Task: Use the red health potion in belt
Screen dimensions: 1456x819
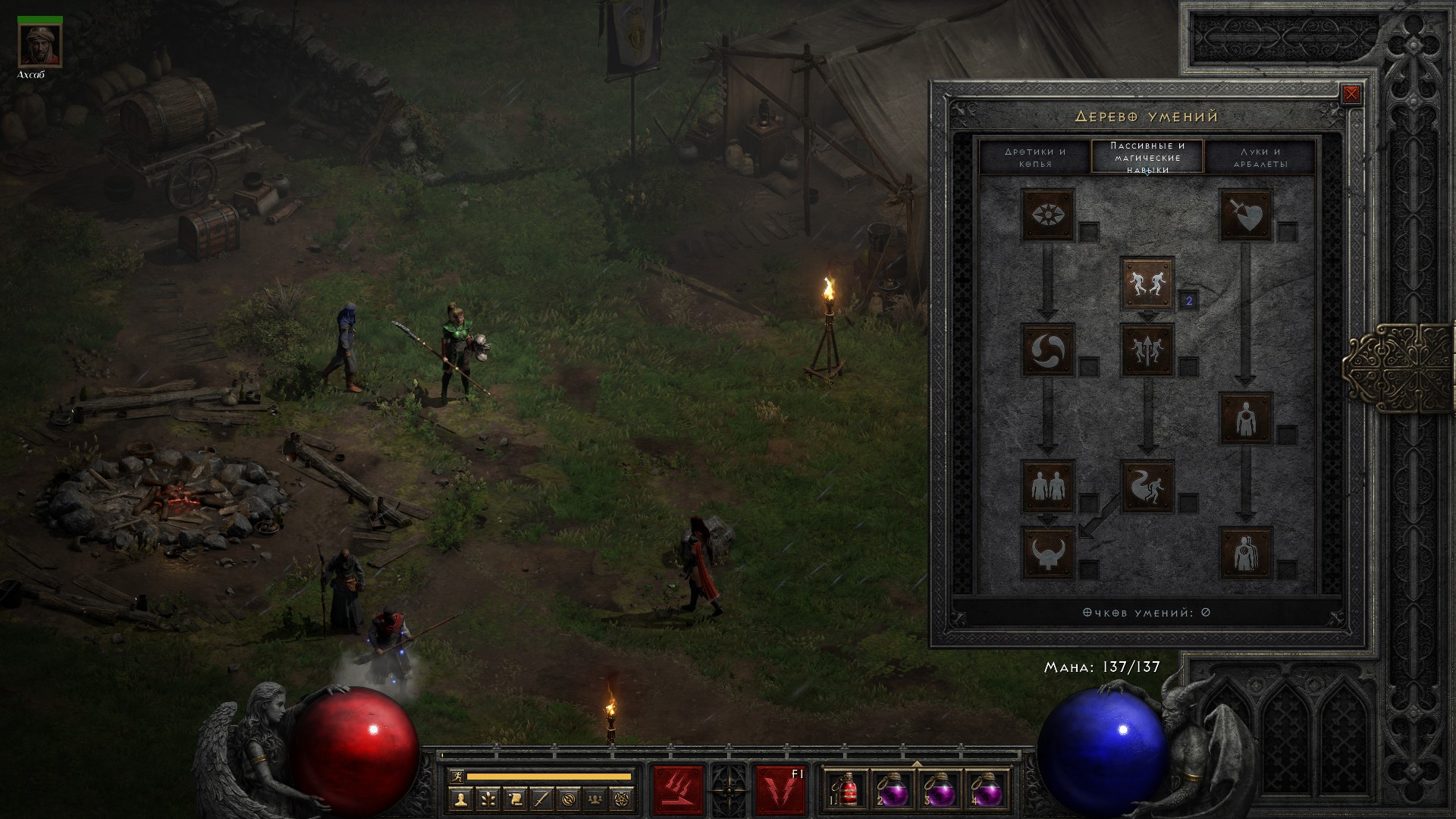Action: pyautogui.click(x=847, y=790)
